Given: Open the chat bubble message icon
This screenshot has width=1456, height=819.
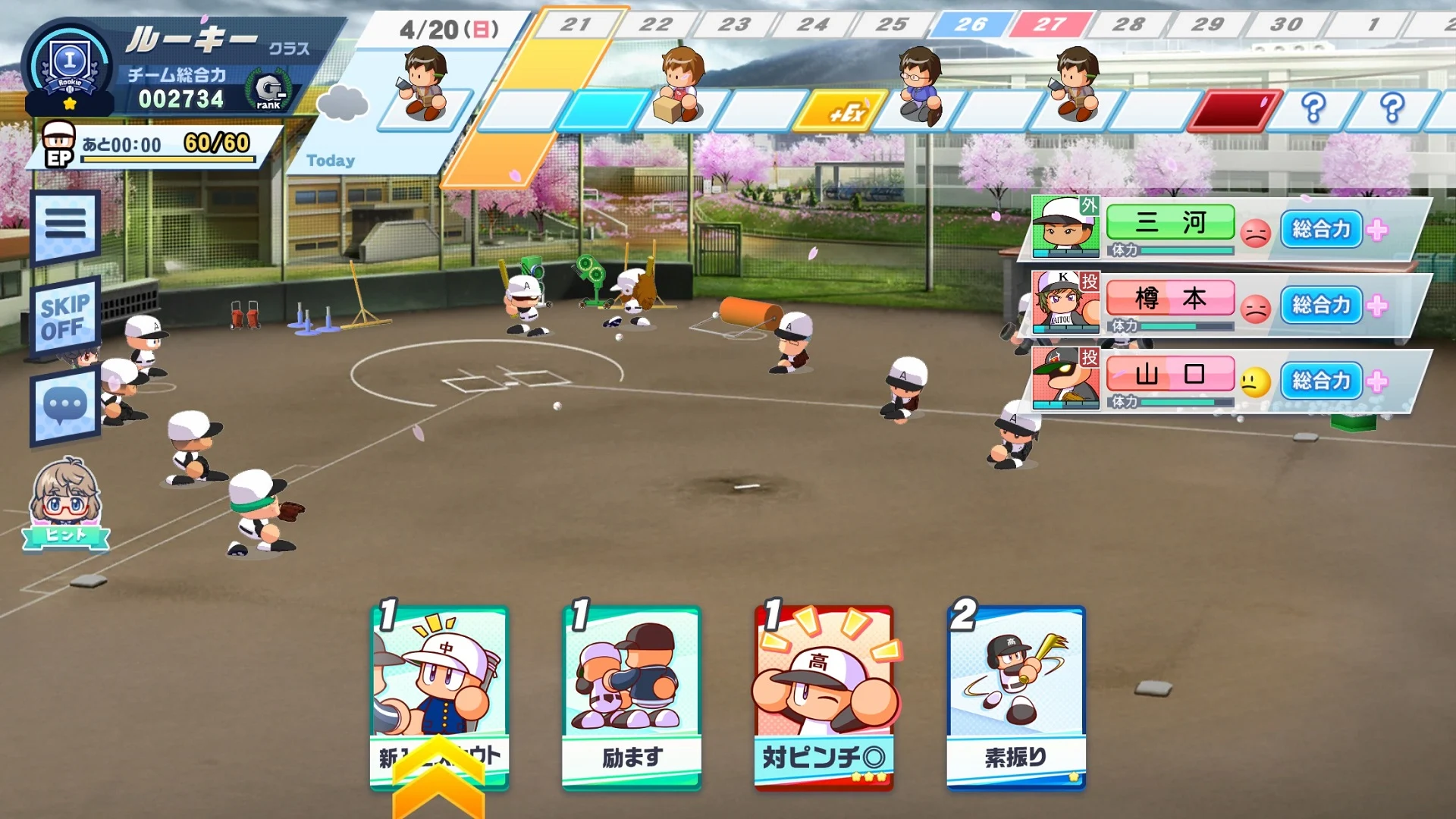Looking at the screenshot, I should tap(65, 404).
